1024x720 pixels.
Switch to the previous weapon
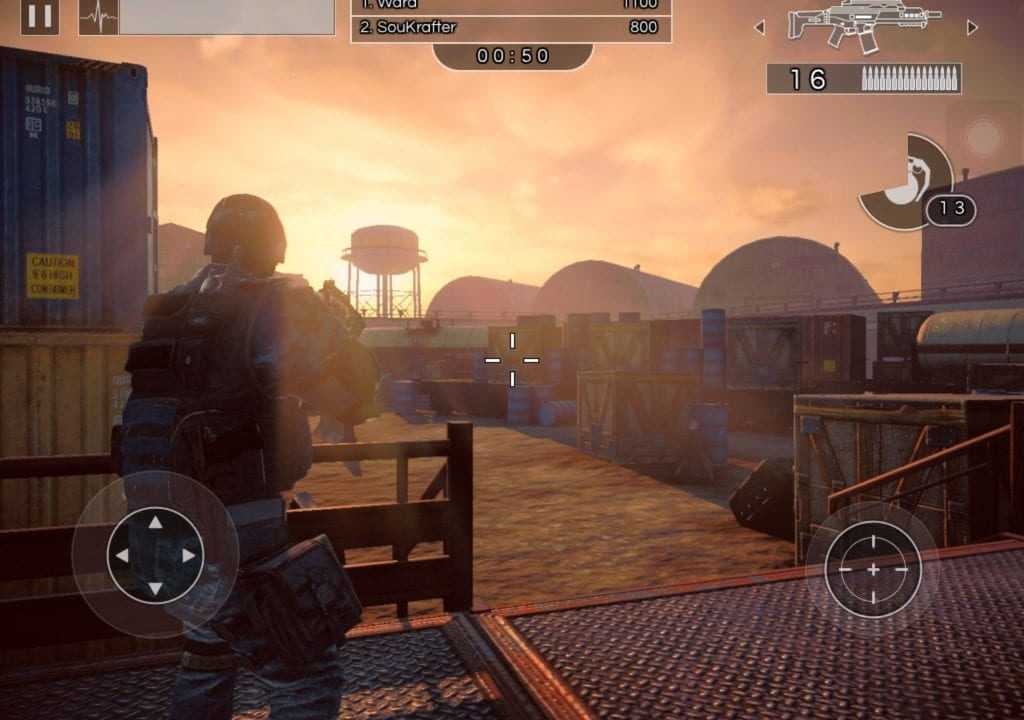coord(759,27)
